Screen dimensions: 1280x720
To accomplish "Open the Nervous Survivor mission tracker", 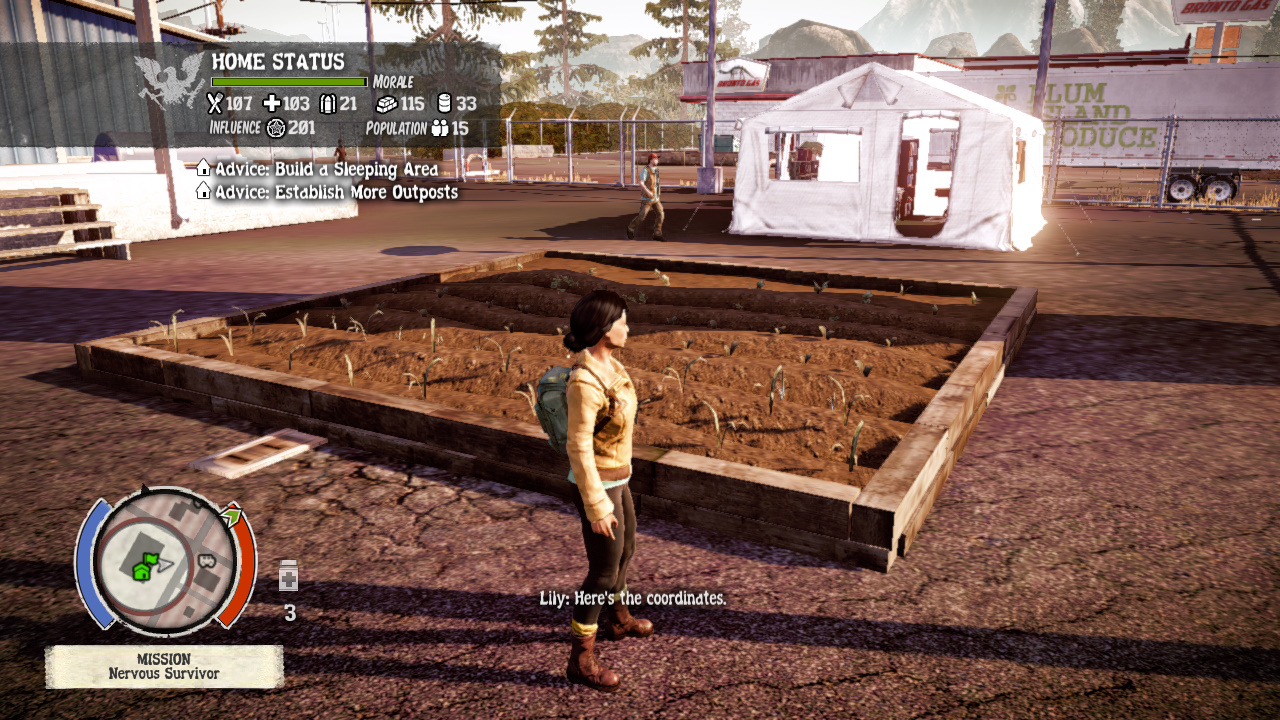I will point(164,666).
